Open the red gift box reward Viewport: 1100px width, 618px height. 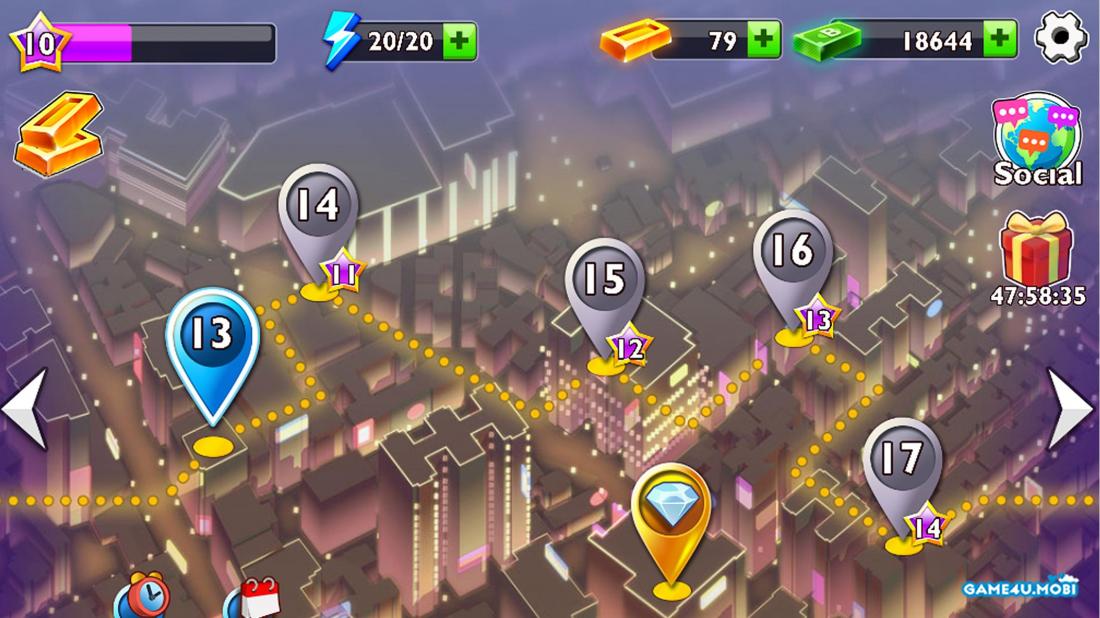pyautogui.click(x=1037, y=250)
